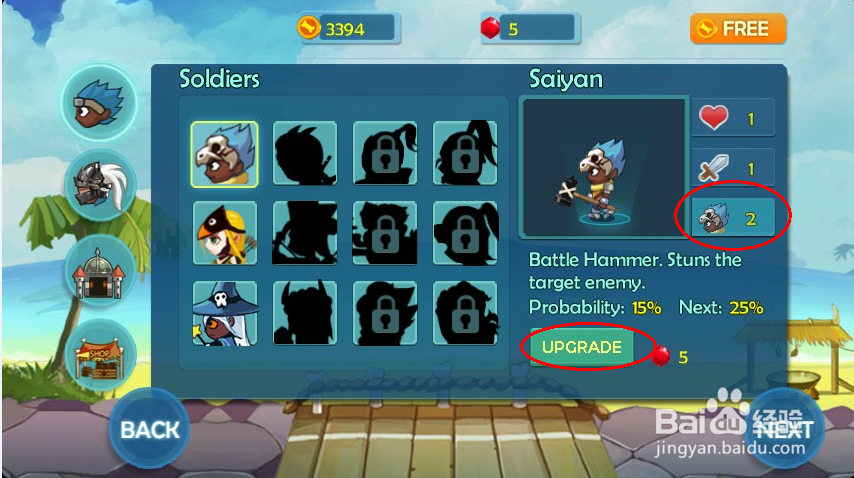The height and width of the screenshot is (478, 854).
Task: Click the green UPGRADE button
Action: click(581, 348)
